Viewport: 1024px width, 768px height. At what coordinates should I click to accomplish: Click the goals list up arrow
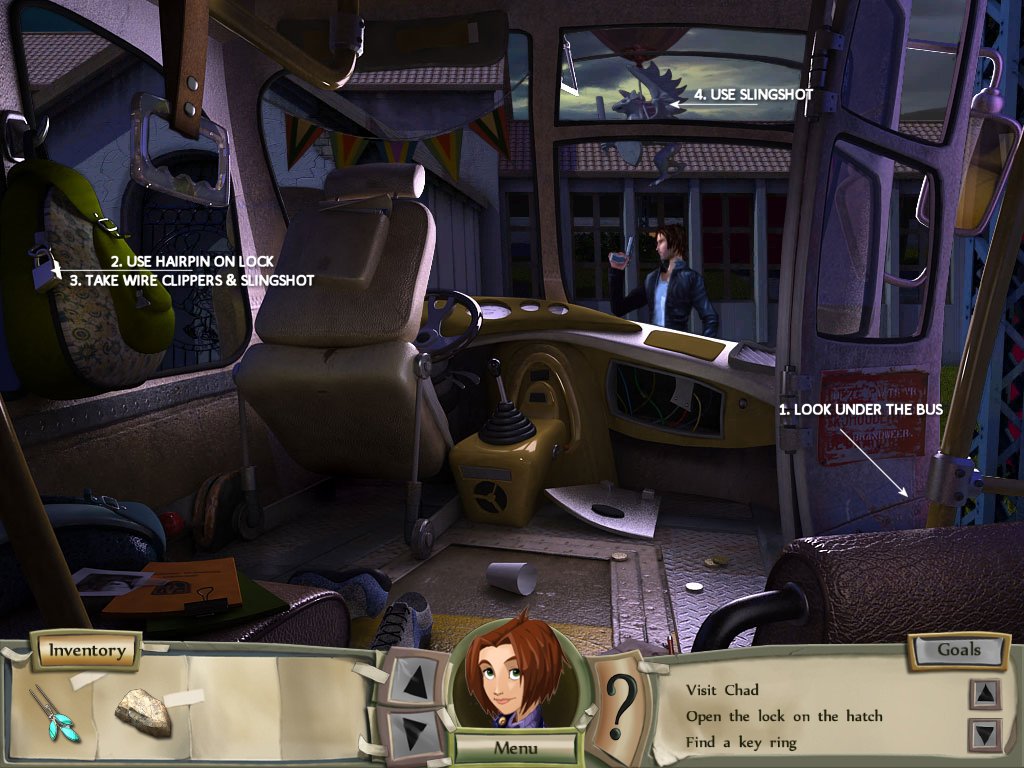coord(985,692)
